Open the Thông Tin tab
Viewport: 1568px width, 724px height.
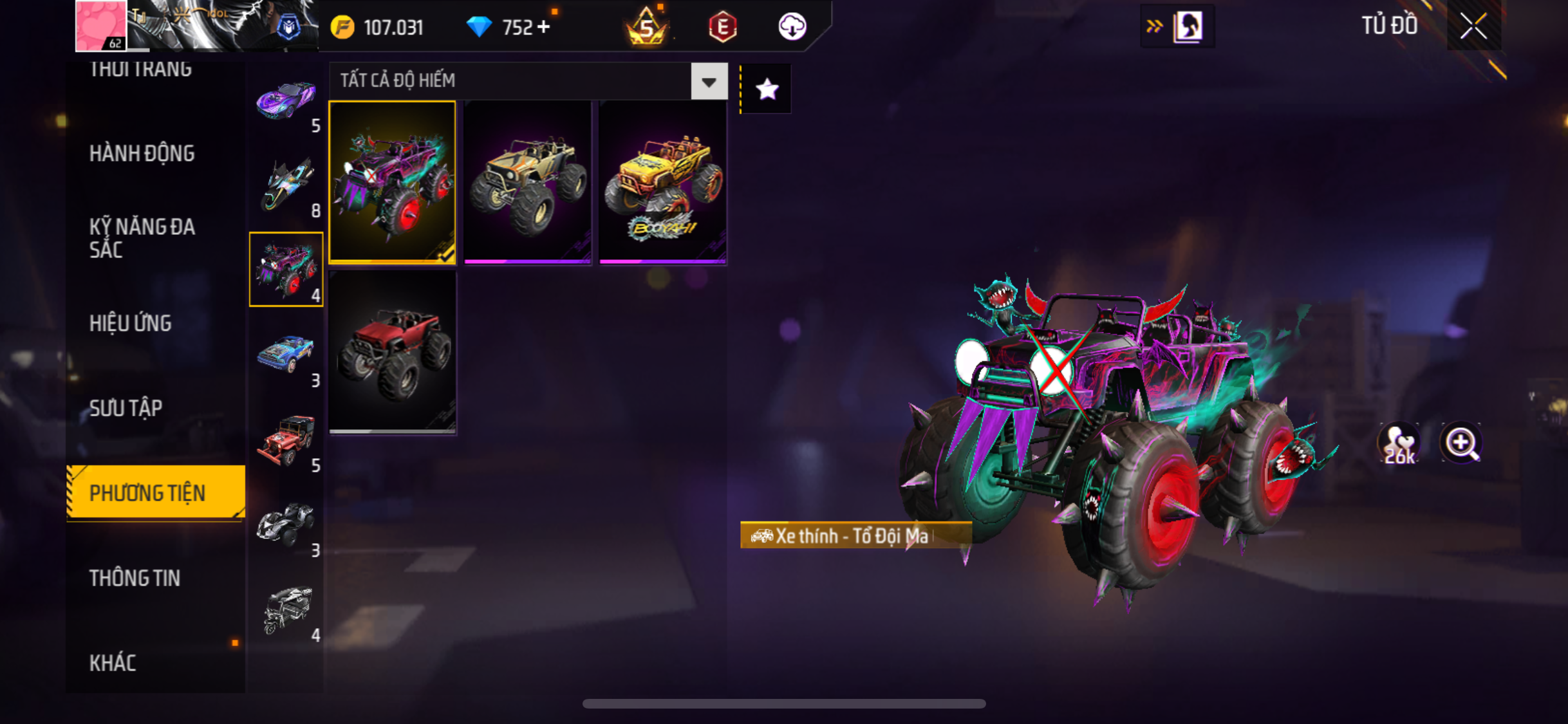[x=135, y=578]
